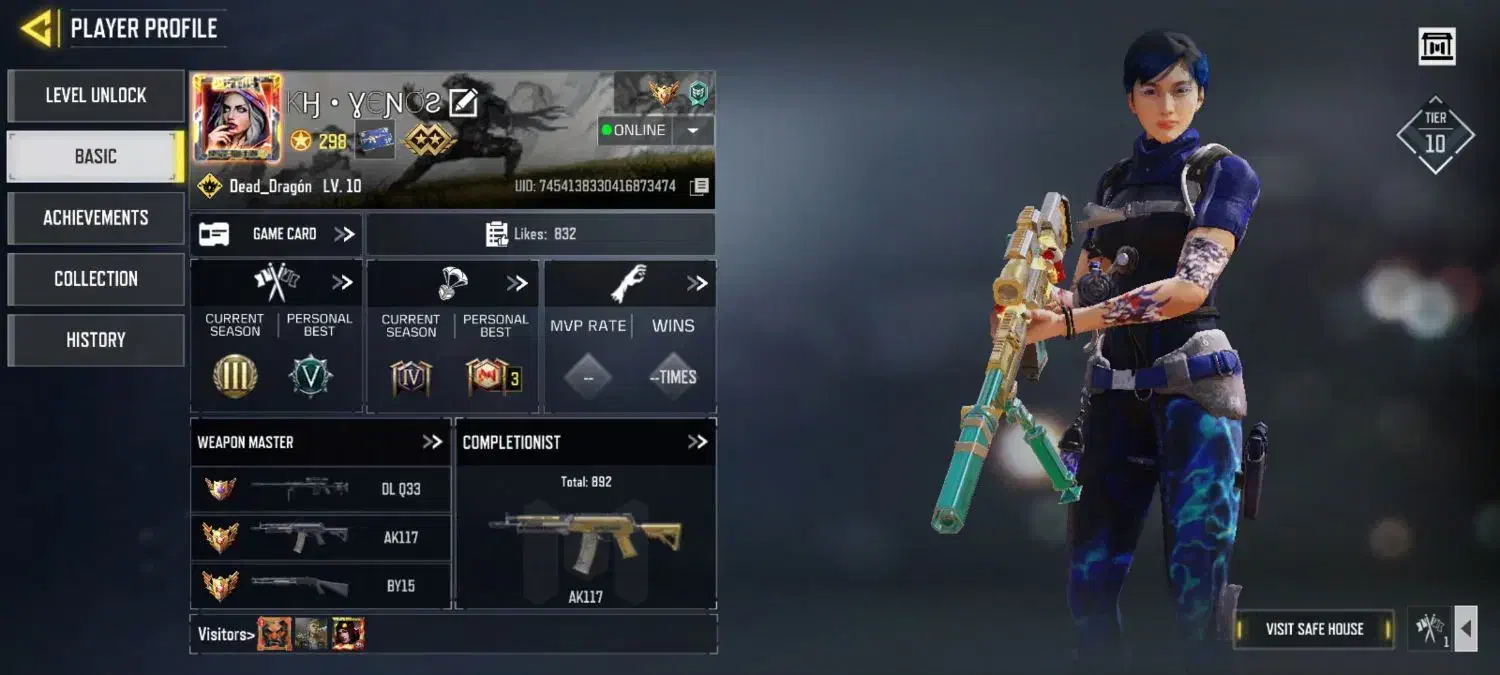Open the Visitors list
The image size is (1500, 675).
coord(224,634)
